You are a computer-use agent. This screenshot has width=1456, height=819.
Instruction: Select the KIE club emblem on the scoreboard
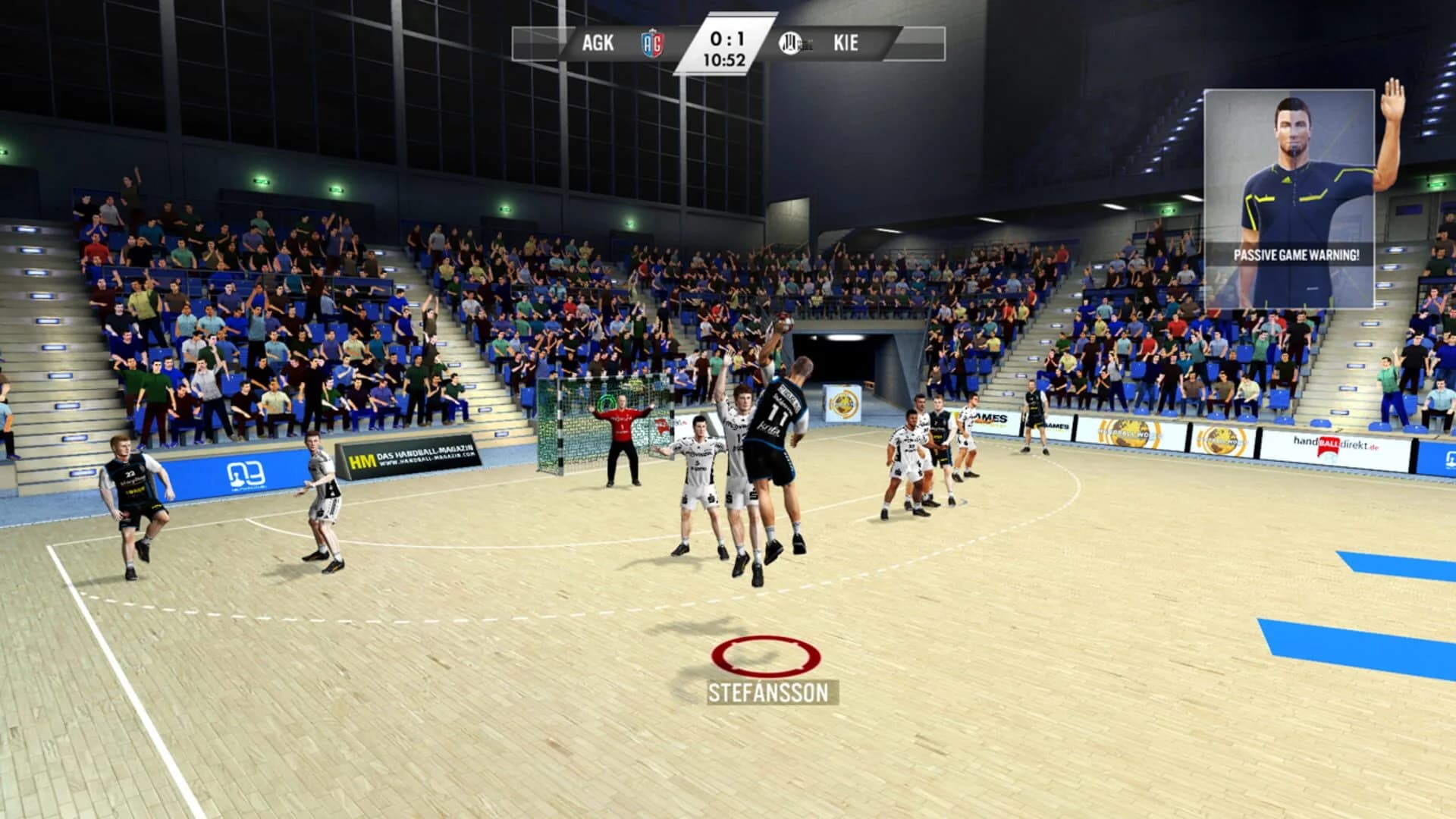tap(789, 44)
